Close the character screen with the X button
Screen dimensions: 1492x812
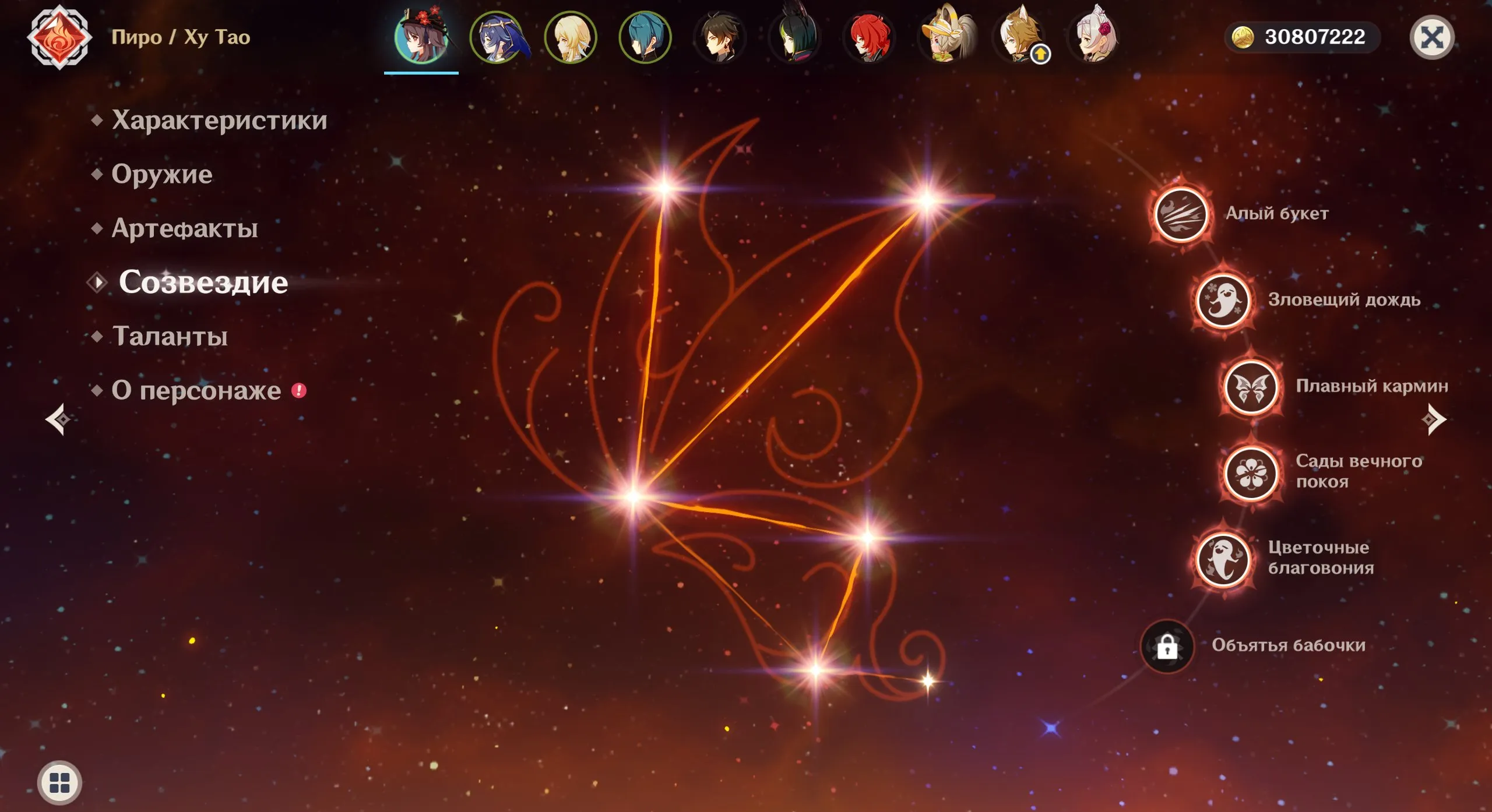(x=1431, y=38)
